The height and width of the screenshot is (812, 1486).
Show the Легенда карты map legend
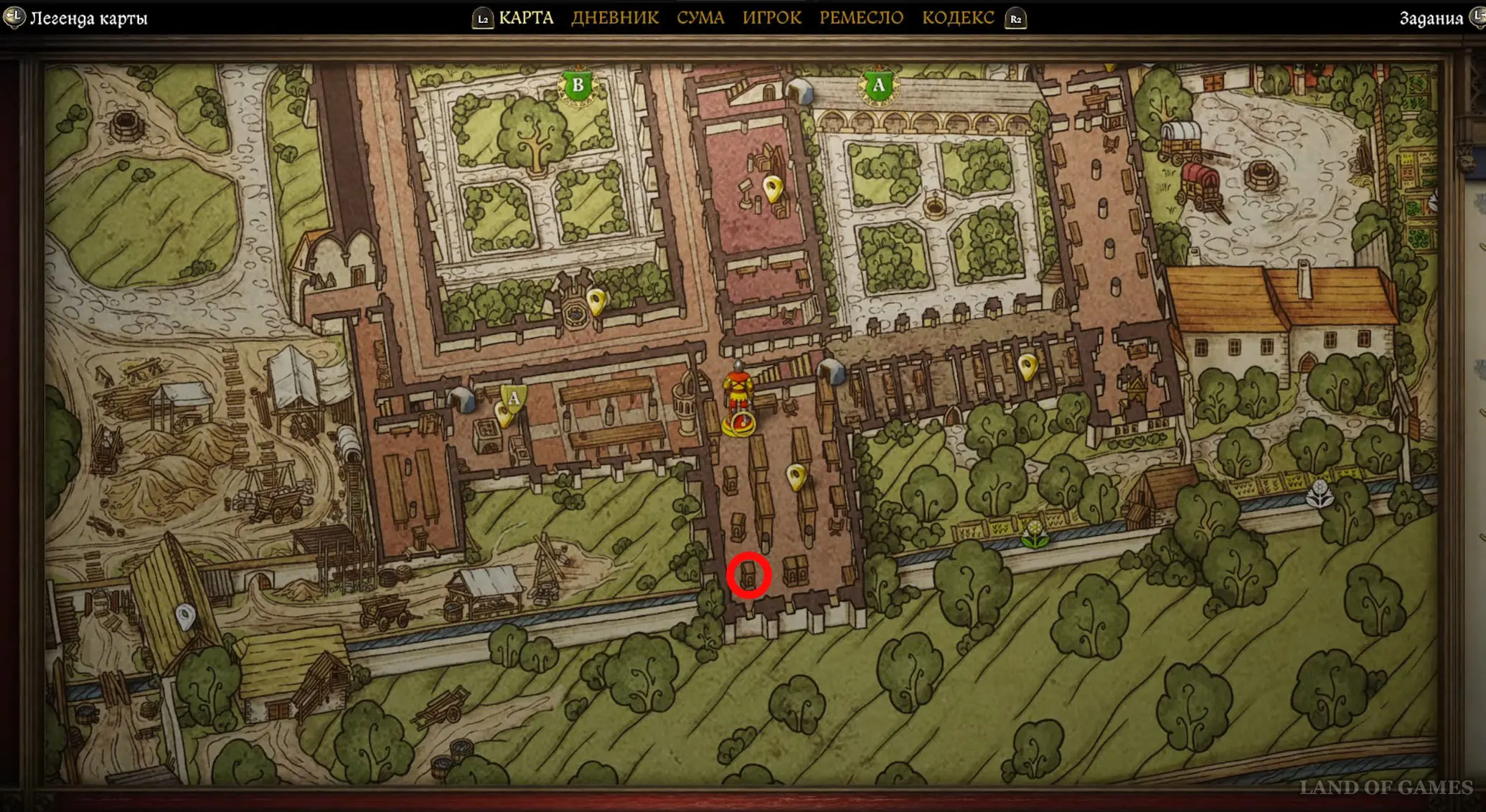[88, 18]
